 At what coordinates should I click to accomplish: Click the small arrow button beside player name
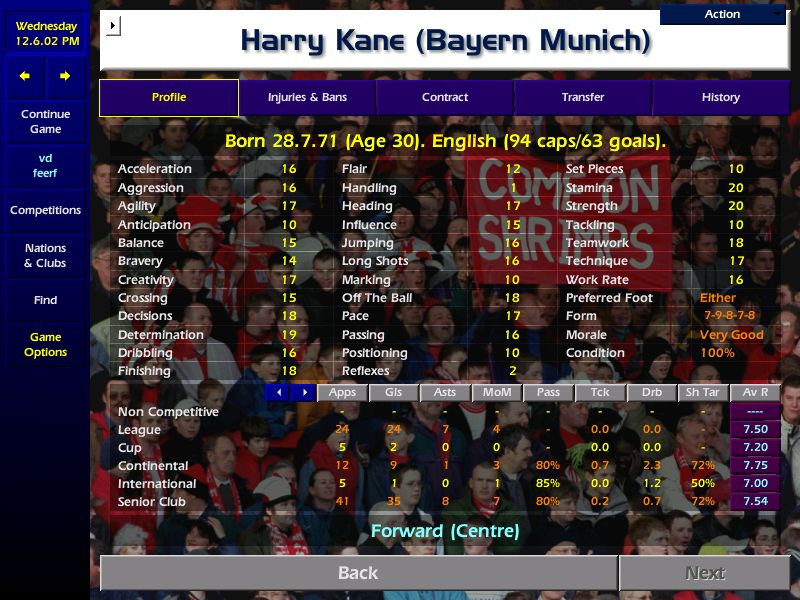coord(112,25)
